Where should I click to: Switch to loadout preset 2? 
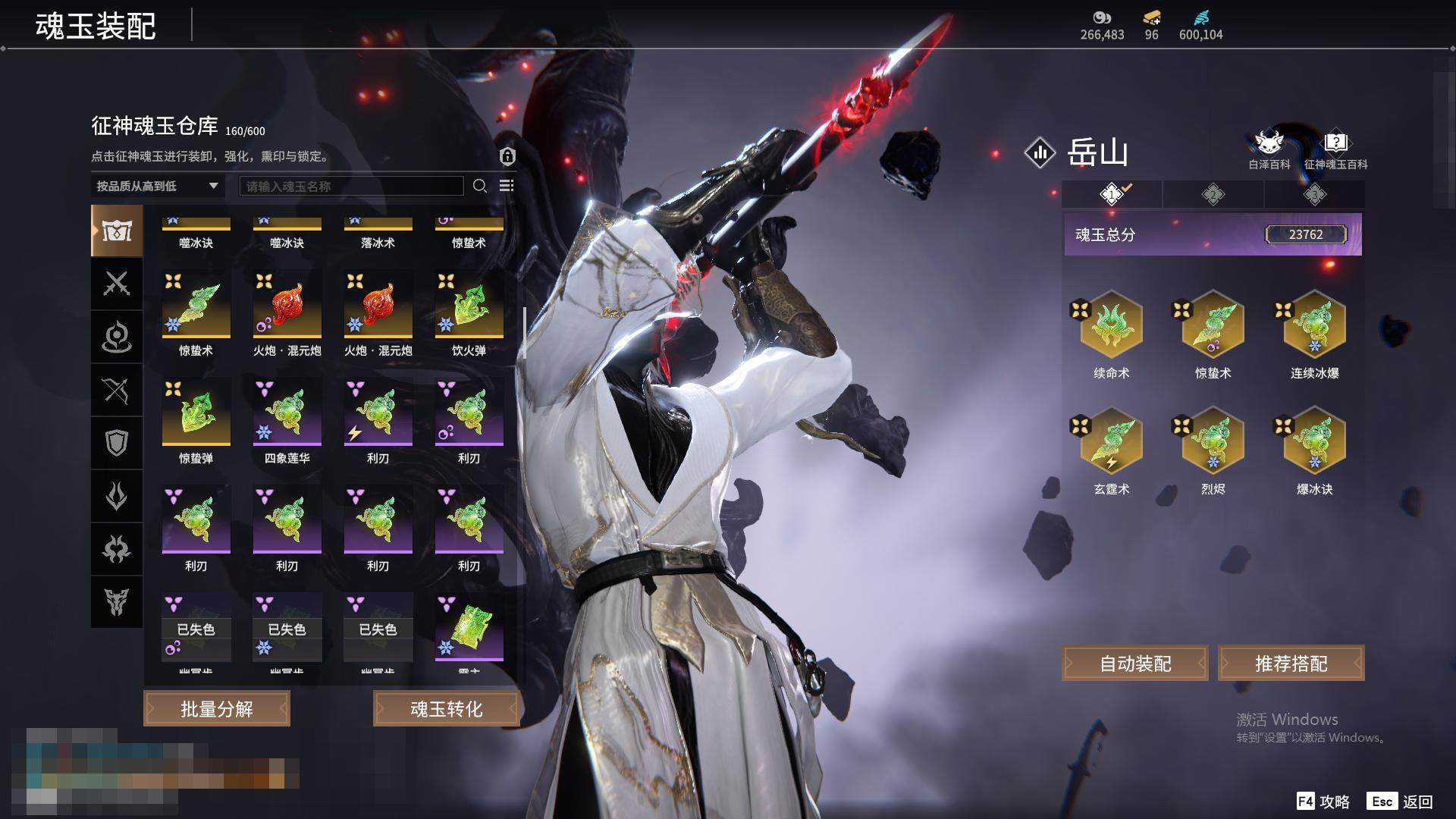click(1213, 194)
